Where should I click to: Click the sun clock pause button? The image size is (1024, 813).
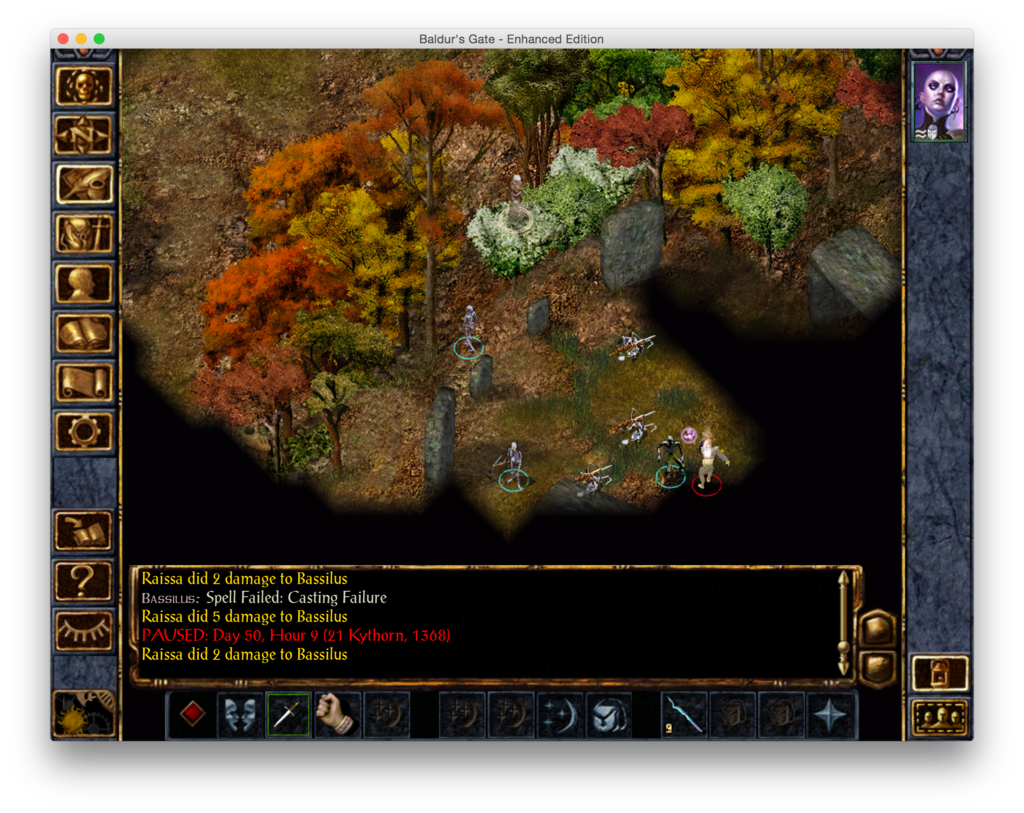pyautogui.click(x=82, y=714)
